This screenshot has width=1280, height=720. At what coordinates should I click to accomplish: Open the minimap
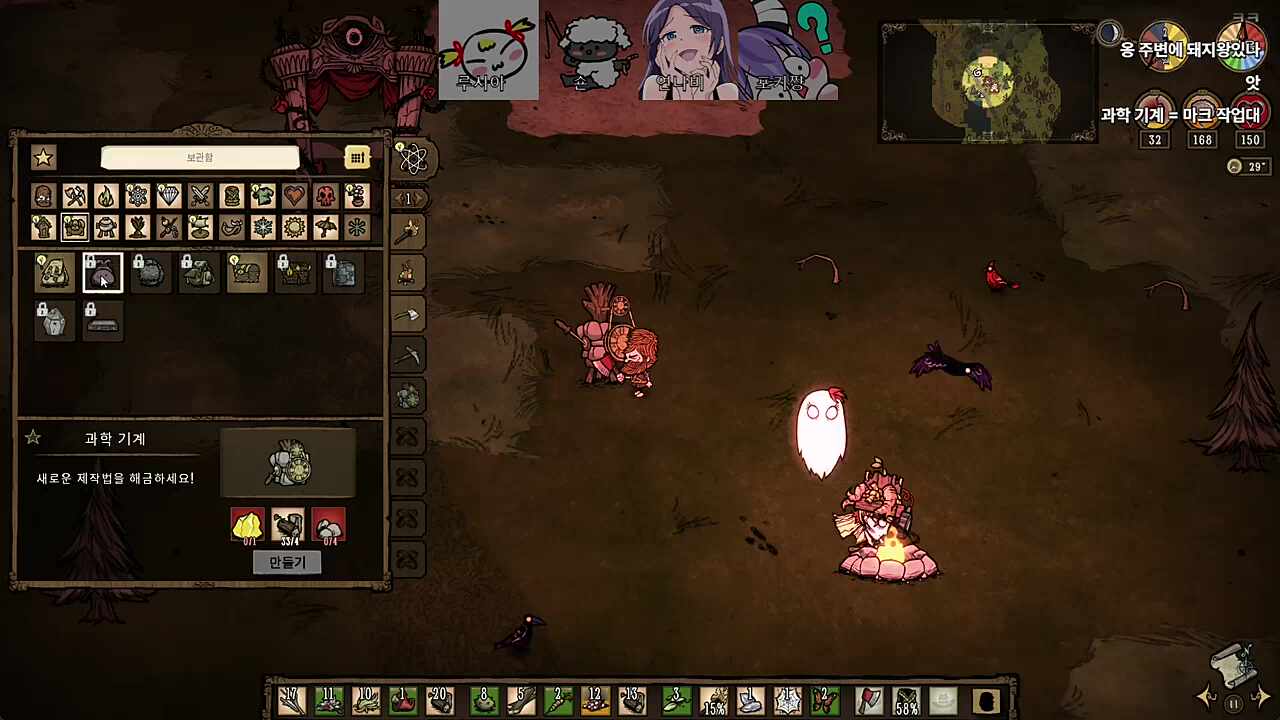click(987, 82)
